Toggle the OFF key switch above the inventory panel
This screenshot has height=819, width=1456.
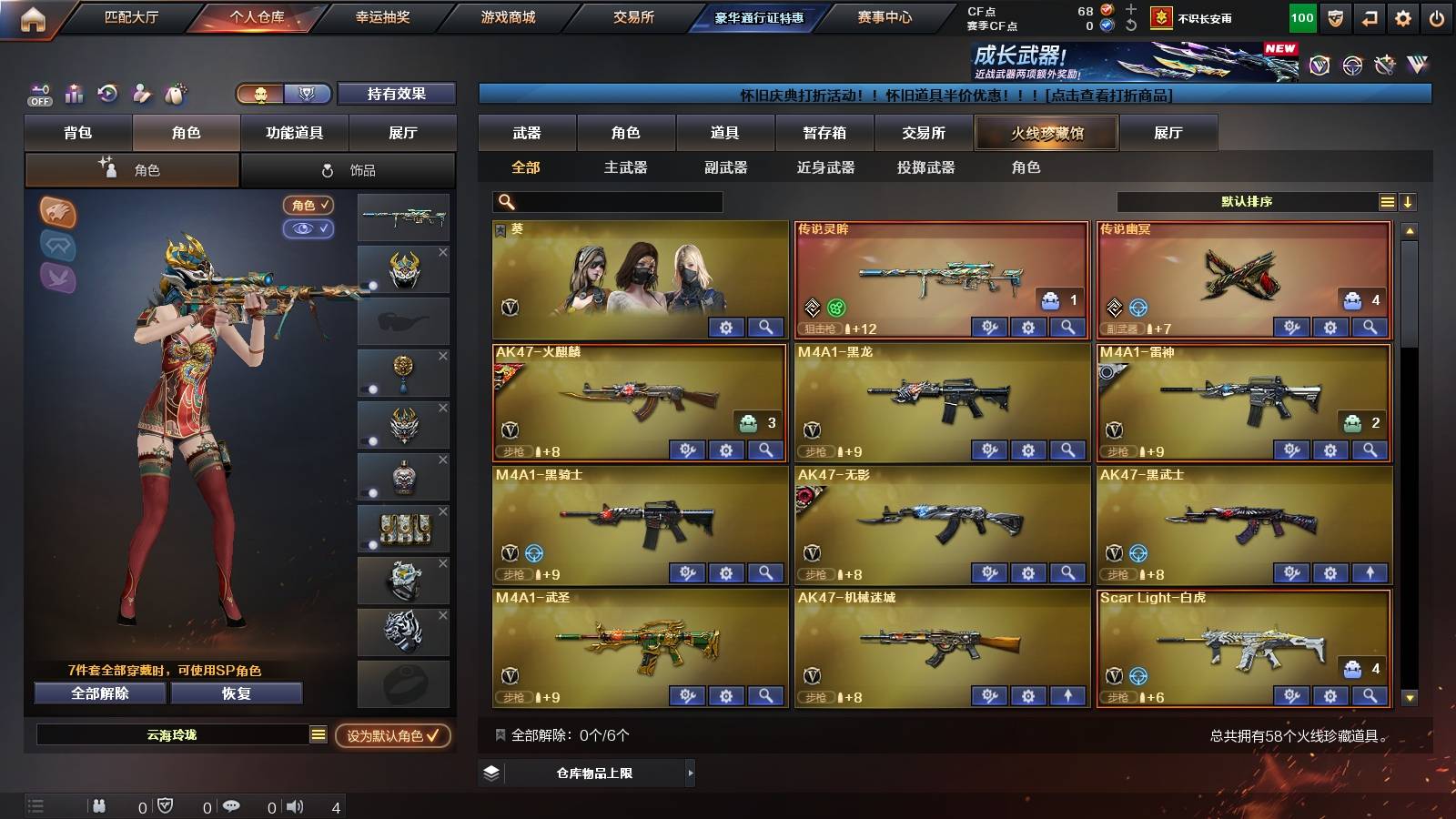pos(38,94)
